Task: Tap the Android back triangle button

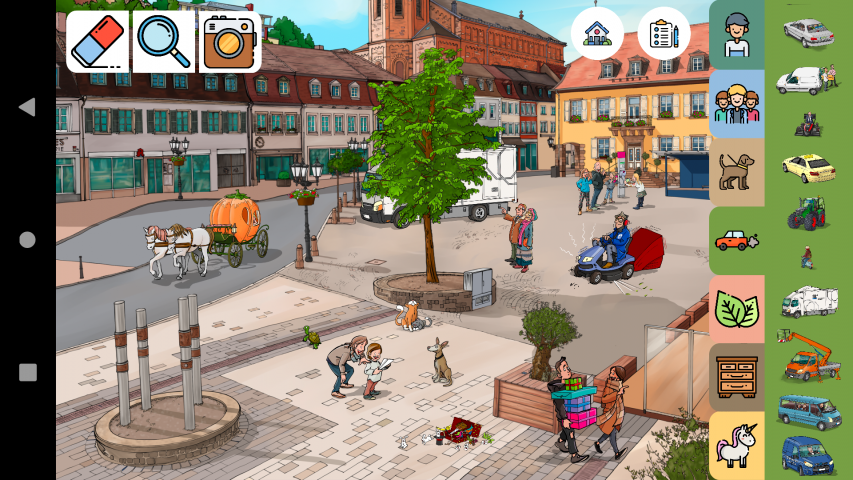Action: pyautogui.click(x=27, y=107)
